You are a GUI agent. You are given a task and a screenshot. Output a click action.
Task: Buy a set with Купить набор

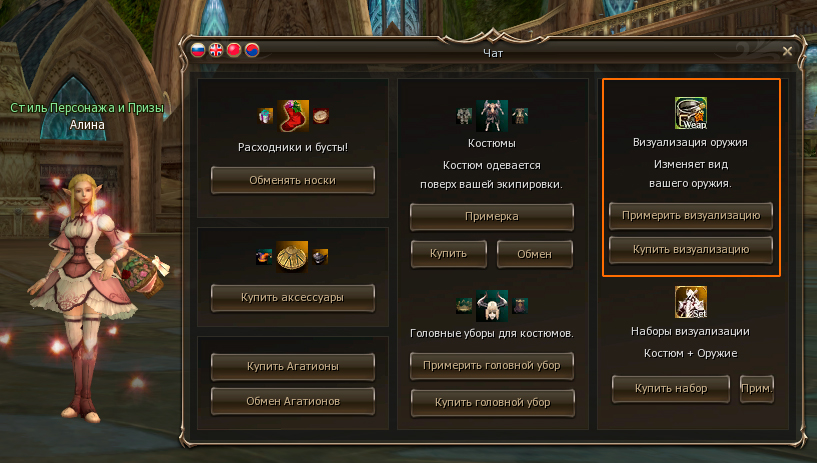pos(672,388)
